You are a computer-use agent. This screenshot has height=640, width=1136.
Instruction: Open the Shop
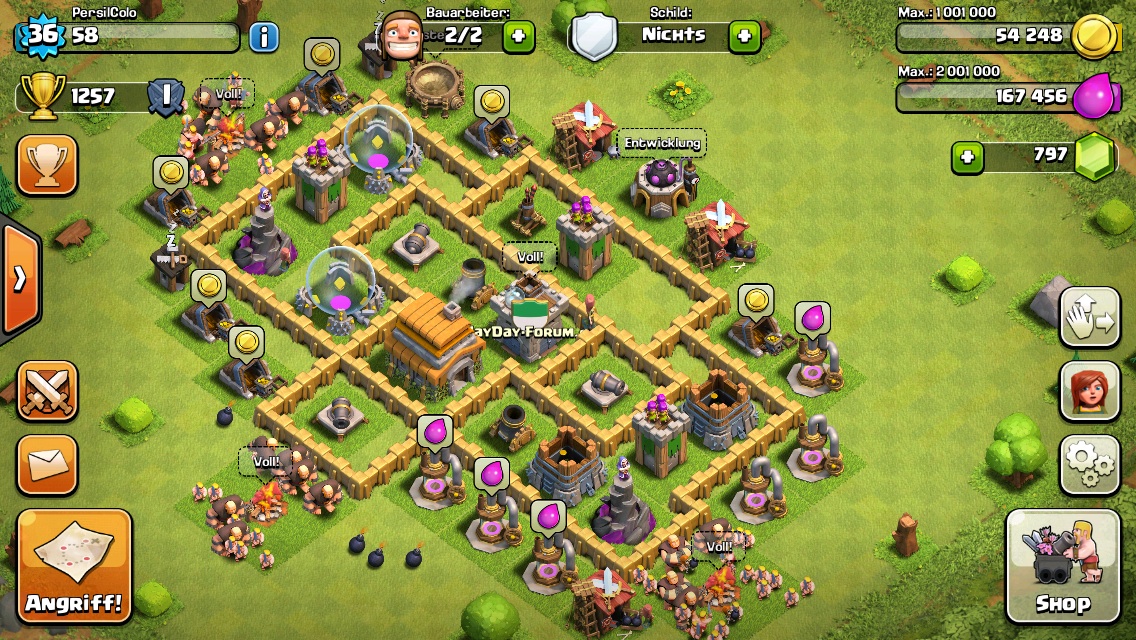pyautogui.click(x=1062, y=565)
